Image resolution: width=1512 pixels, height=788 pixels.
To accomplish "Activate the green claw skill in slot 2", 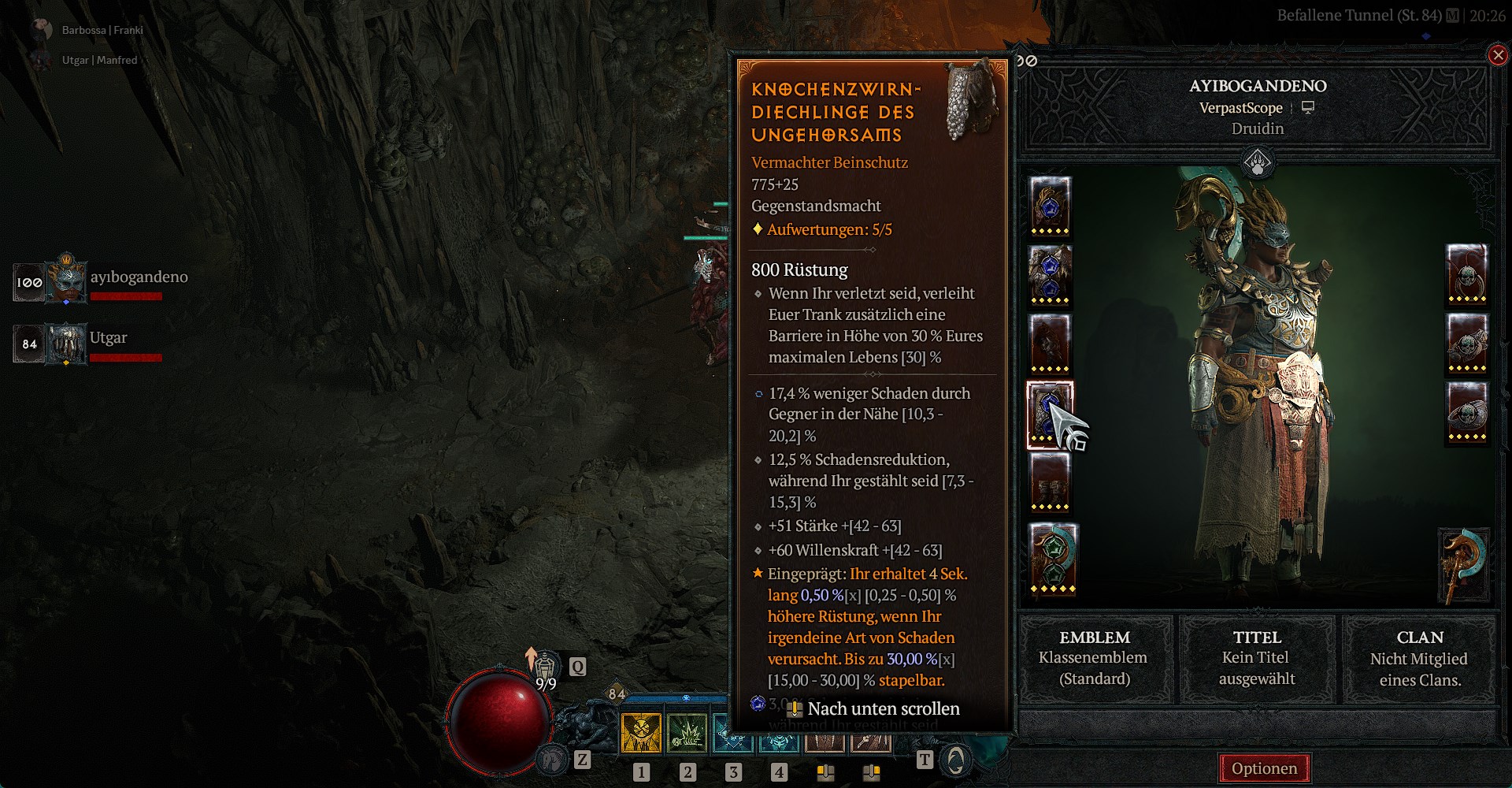I will point(687,734).
